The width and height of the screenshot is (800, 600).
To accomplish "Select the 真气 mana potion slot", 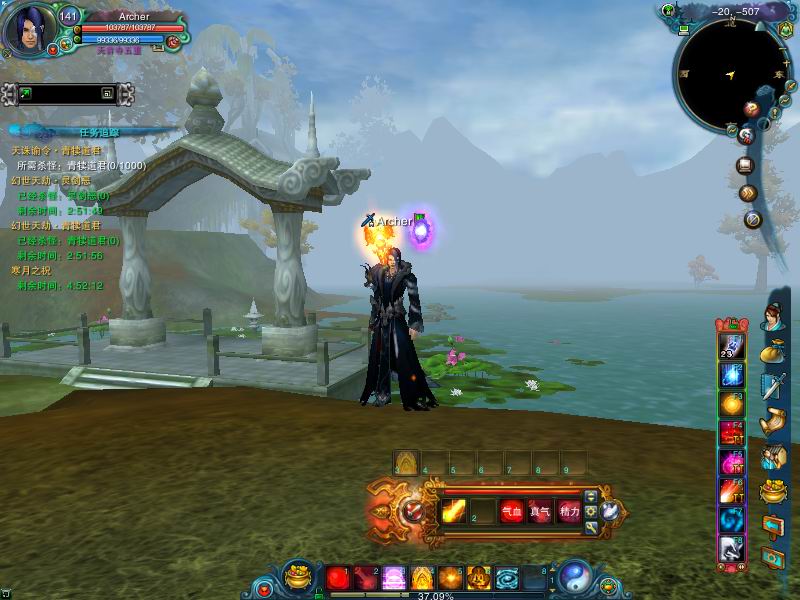I will click(x=540, y=511).
